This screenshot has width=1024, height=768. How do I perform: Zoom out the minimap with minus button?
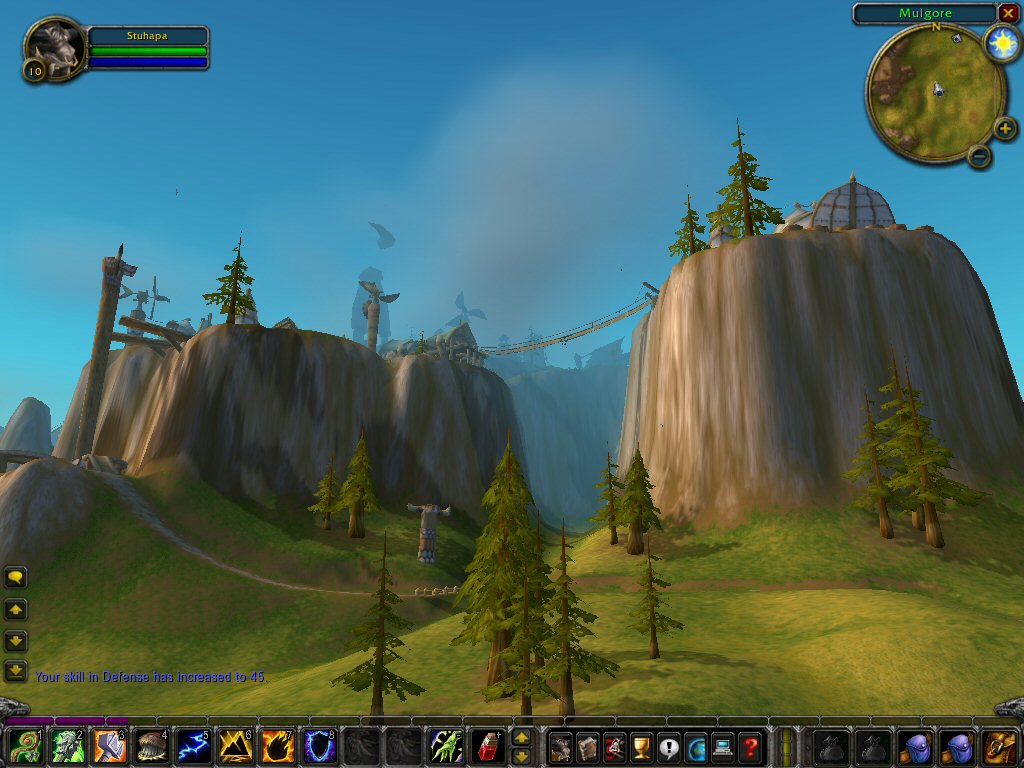[x=980, y=156]
